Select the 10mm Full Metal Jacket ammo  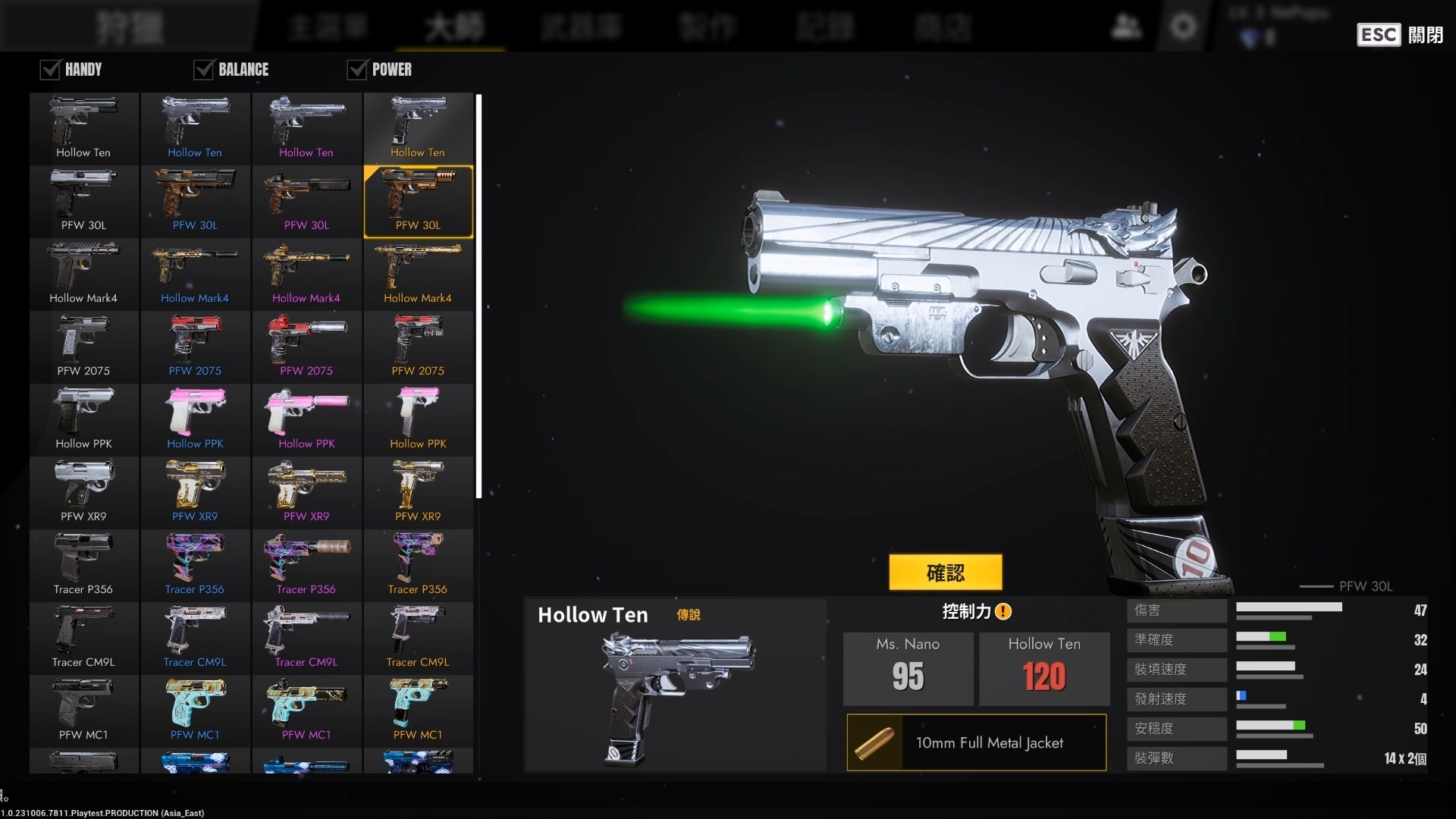(977, 742)
